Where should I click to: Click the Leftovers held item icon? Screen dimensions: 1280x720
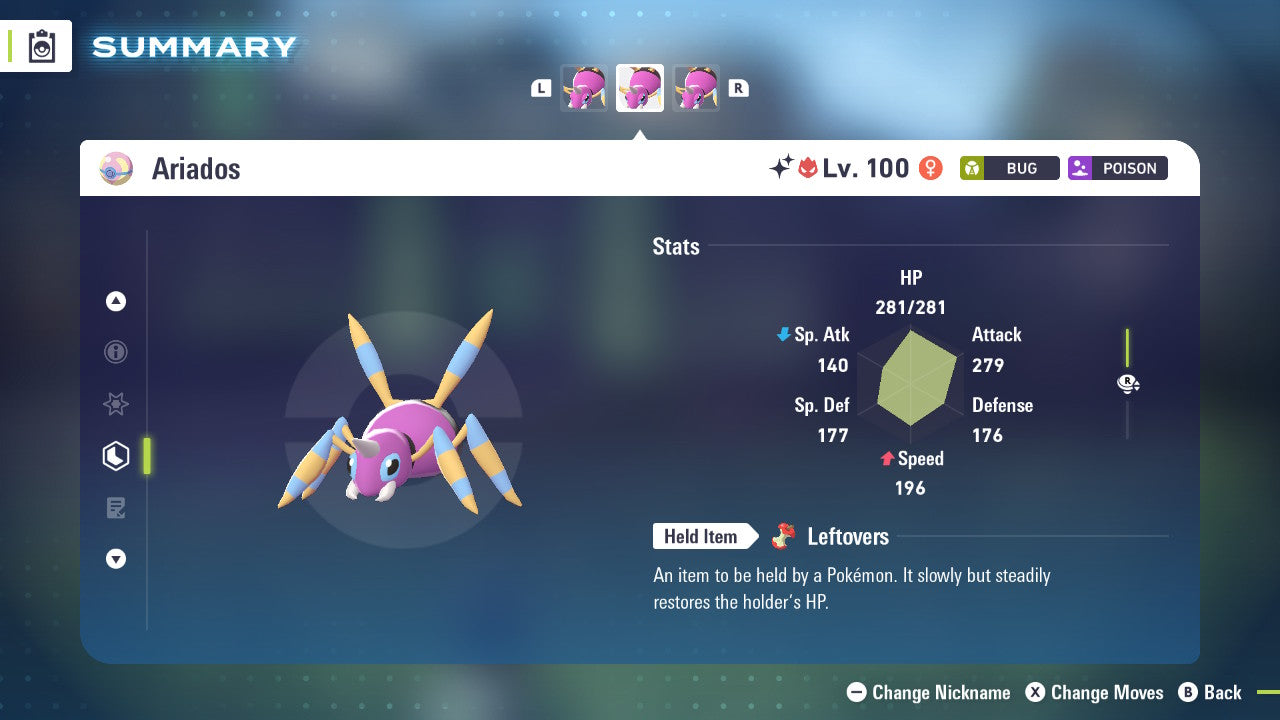click(x=784, y=536)
